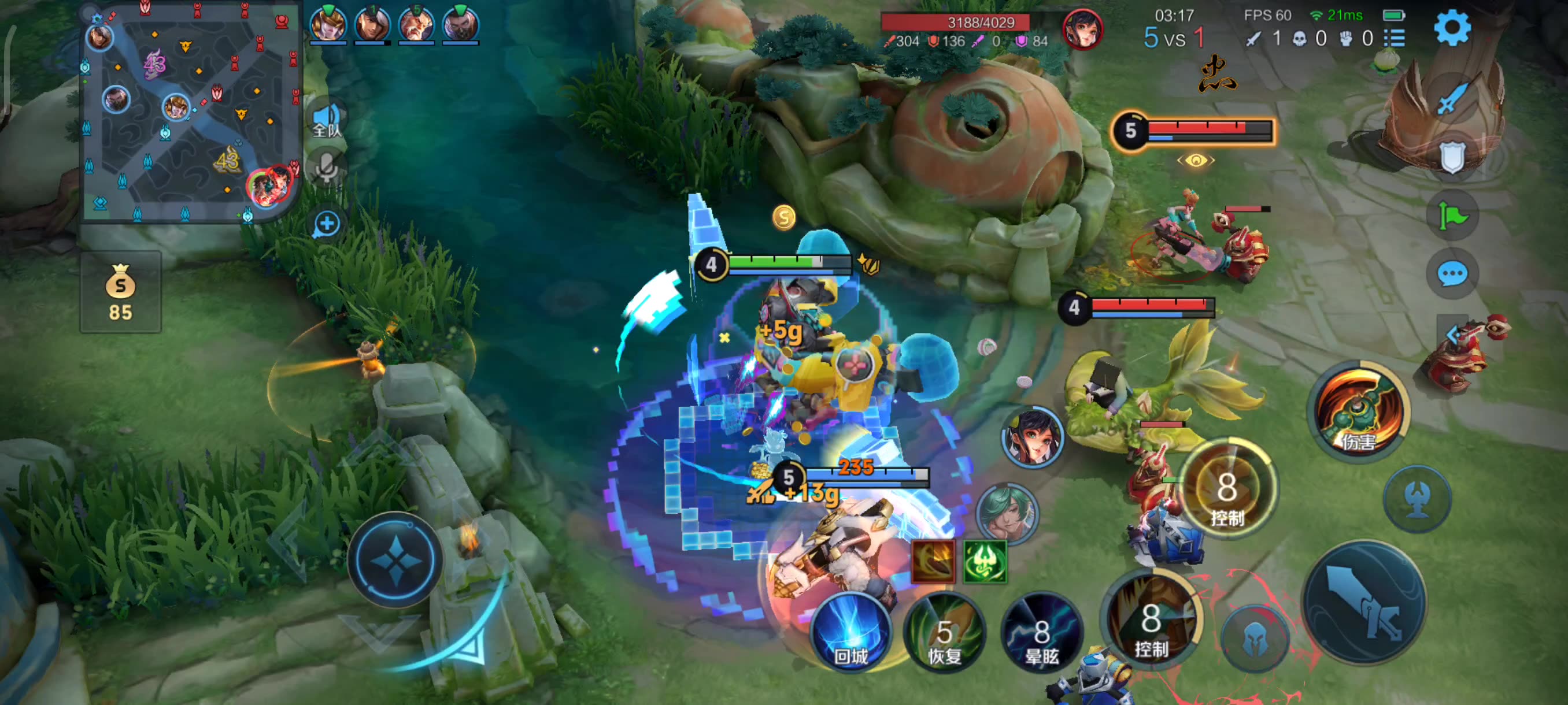Activate the recall skill 回城
1568x705 pixels.
(850, 633)
